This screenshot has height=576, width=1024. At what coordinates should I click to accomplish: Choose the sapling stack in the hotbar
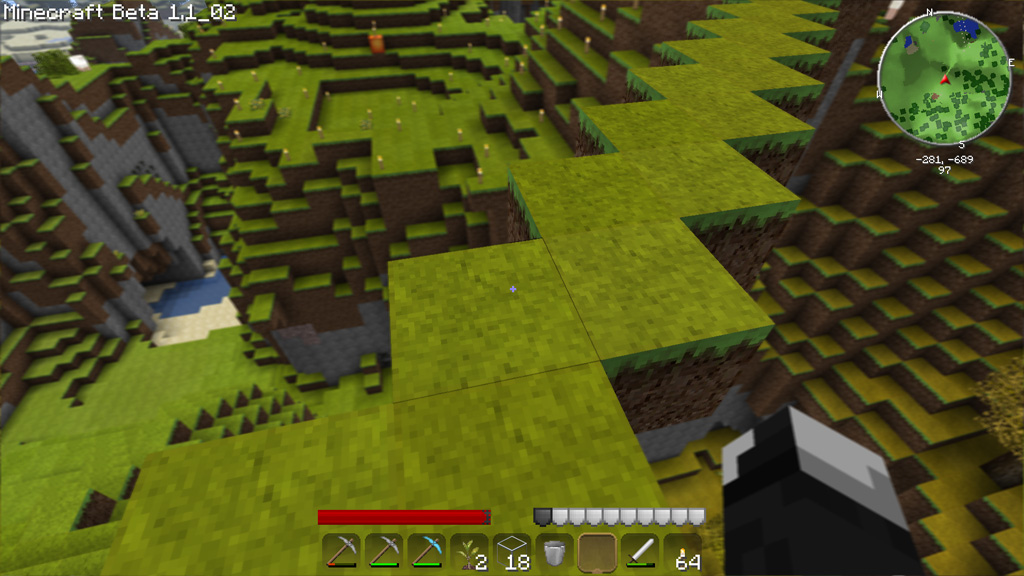[469, 552]
